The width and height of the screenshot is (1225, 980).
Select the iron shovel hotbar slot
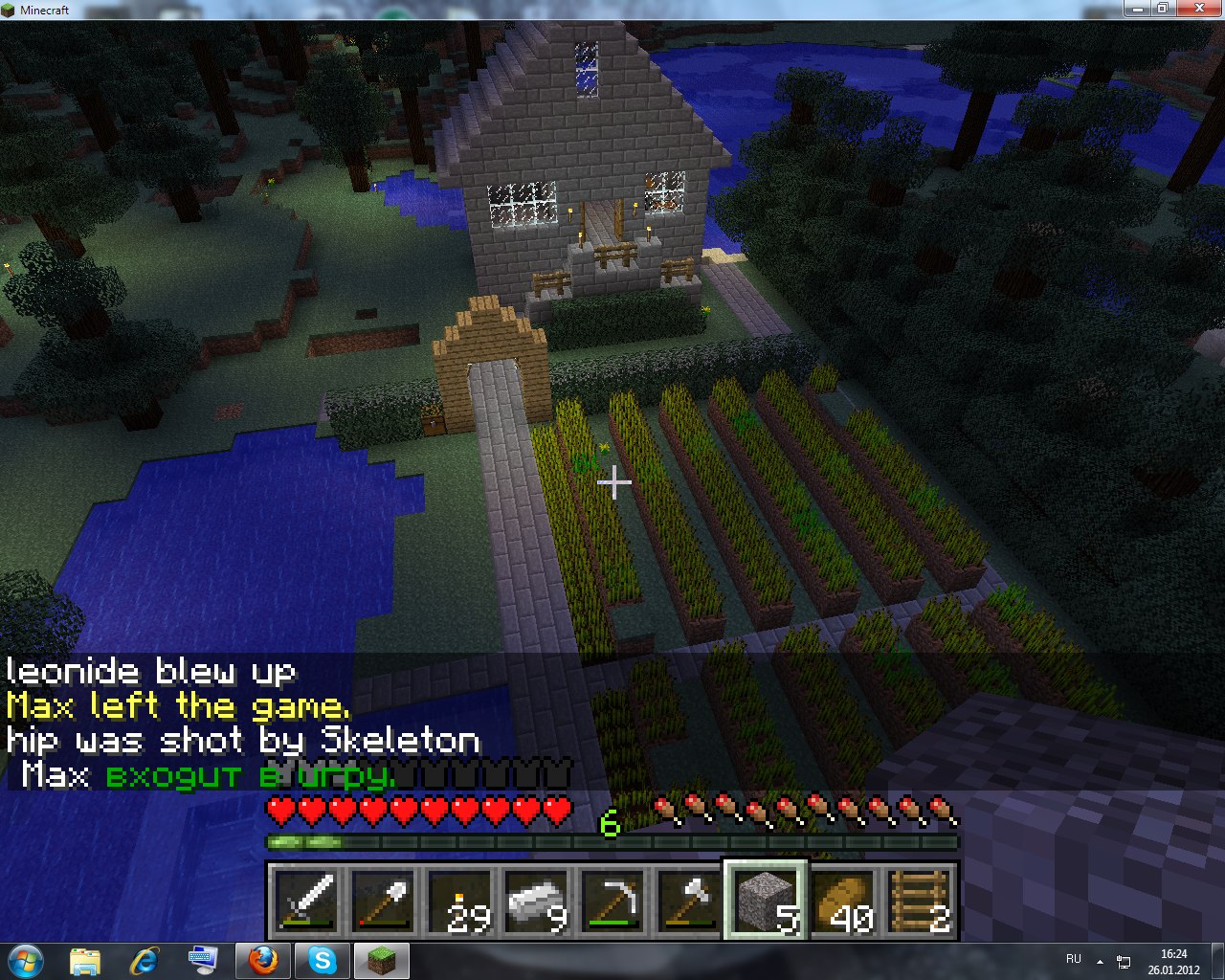(x=383, y=902)
